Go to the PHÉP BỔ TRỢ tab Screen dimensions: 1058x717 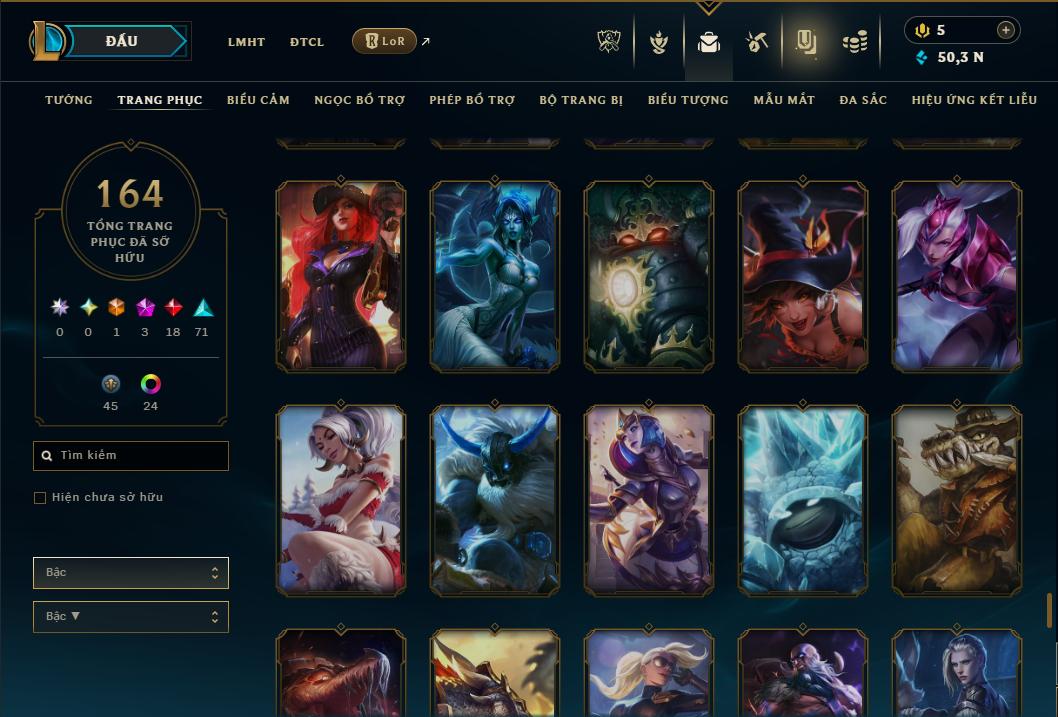[x=472, y=100]
